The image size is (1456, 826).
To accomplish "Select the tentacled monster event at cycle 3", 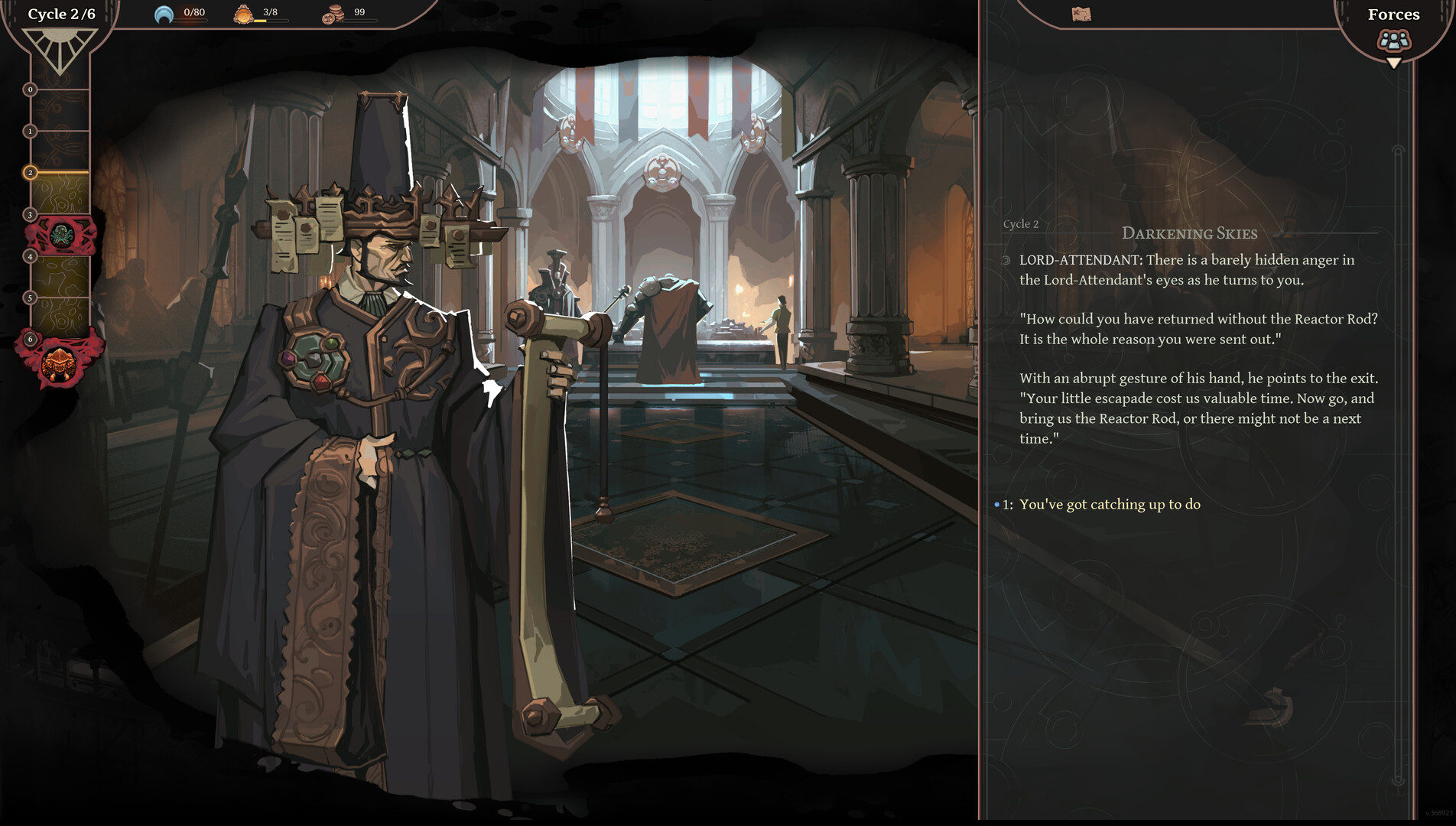I will coord(61,236).
